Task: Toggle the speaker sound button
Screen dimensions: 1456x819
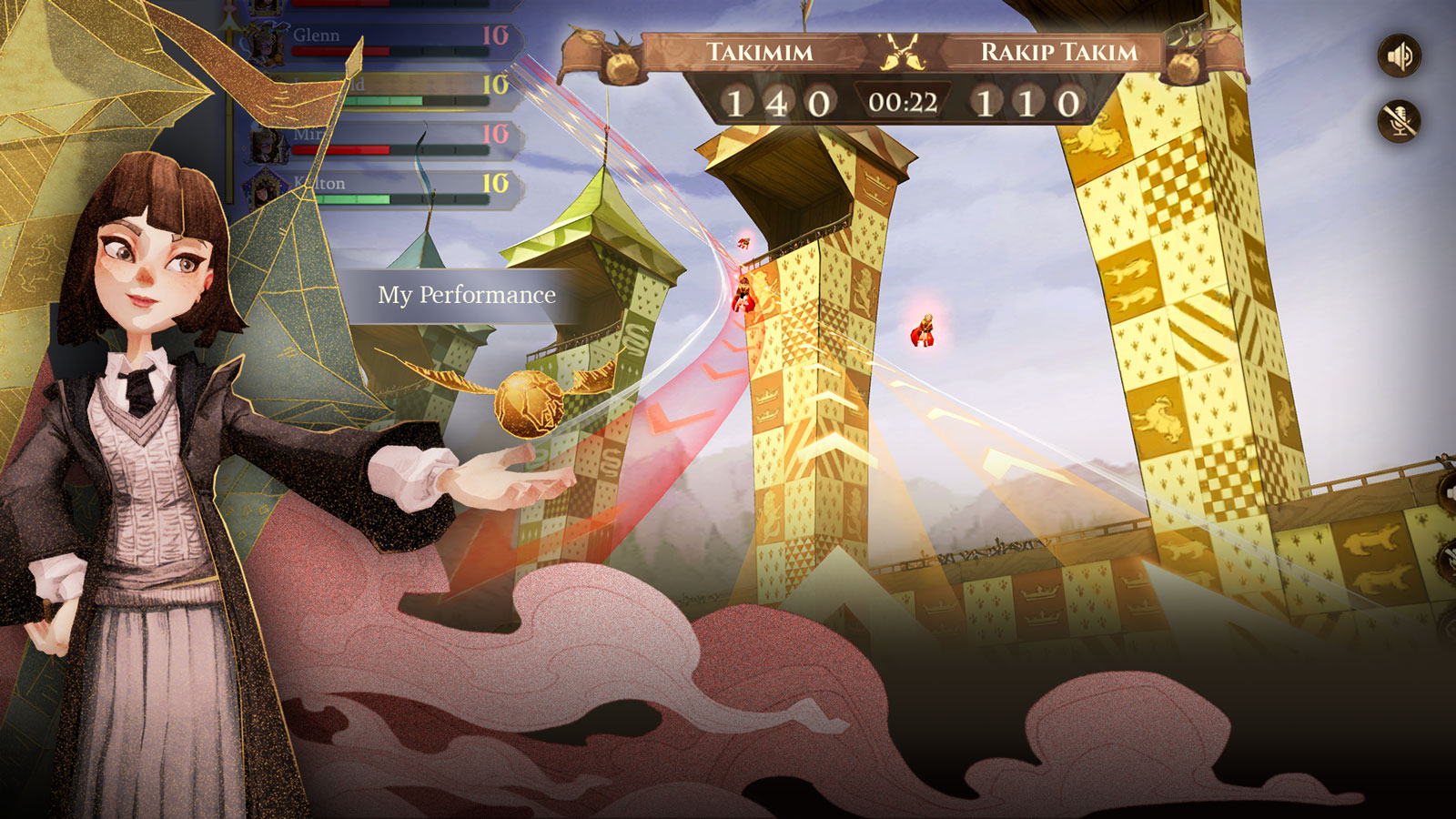Action: [x=1400, y=56]
